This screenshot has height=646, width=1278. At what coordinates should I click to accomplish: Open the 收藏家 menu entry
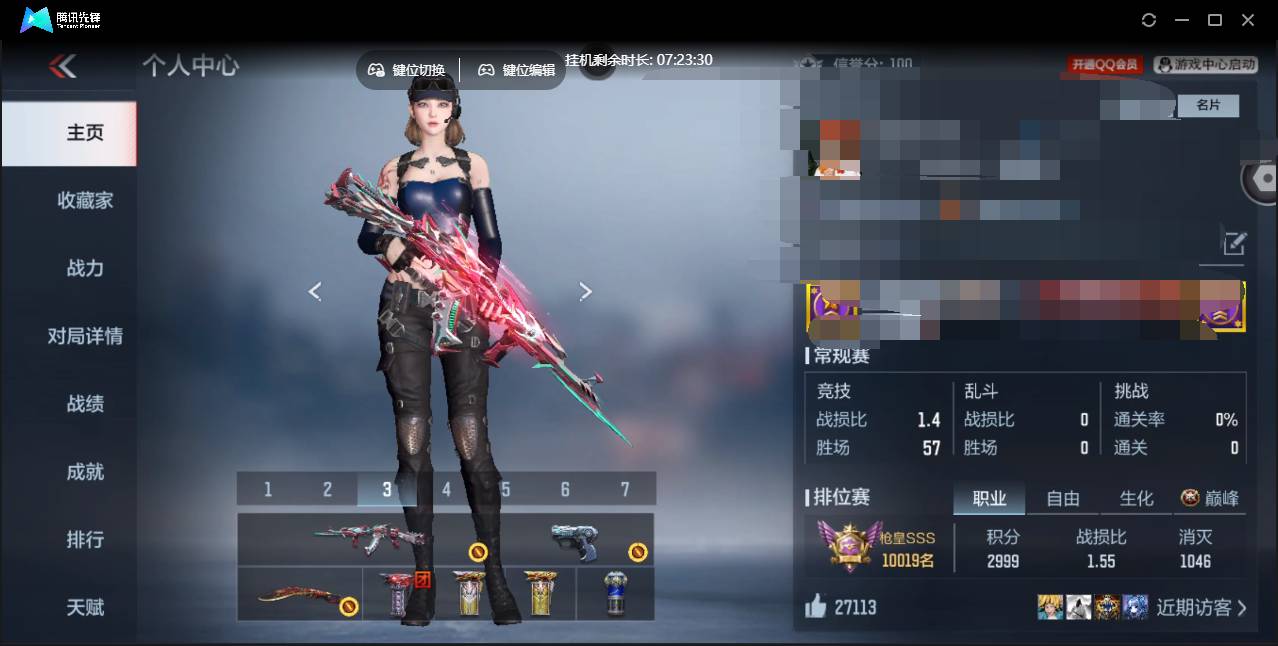85,200
